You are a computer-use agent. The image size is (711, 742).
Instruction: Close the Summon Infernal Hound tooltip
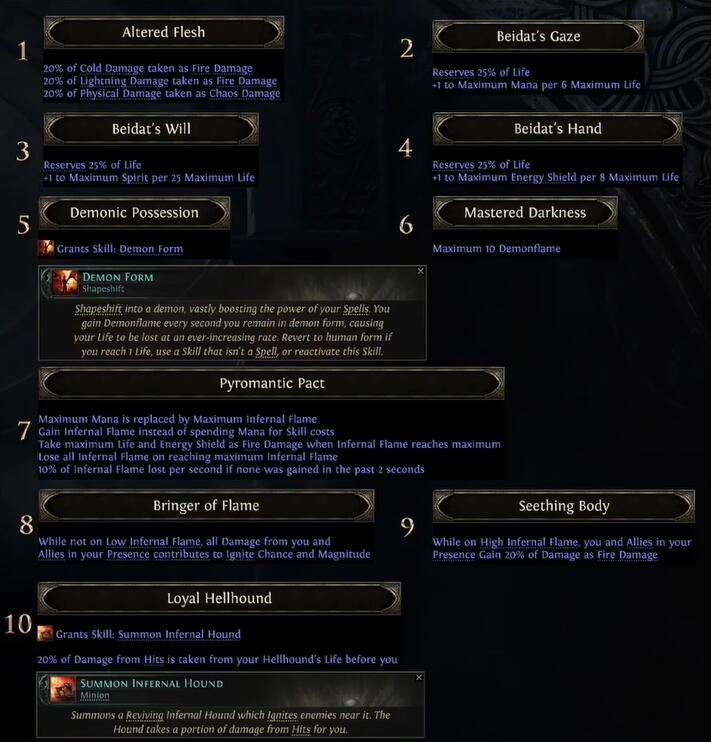pyautogui.click(x=419, y=677)
